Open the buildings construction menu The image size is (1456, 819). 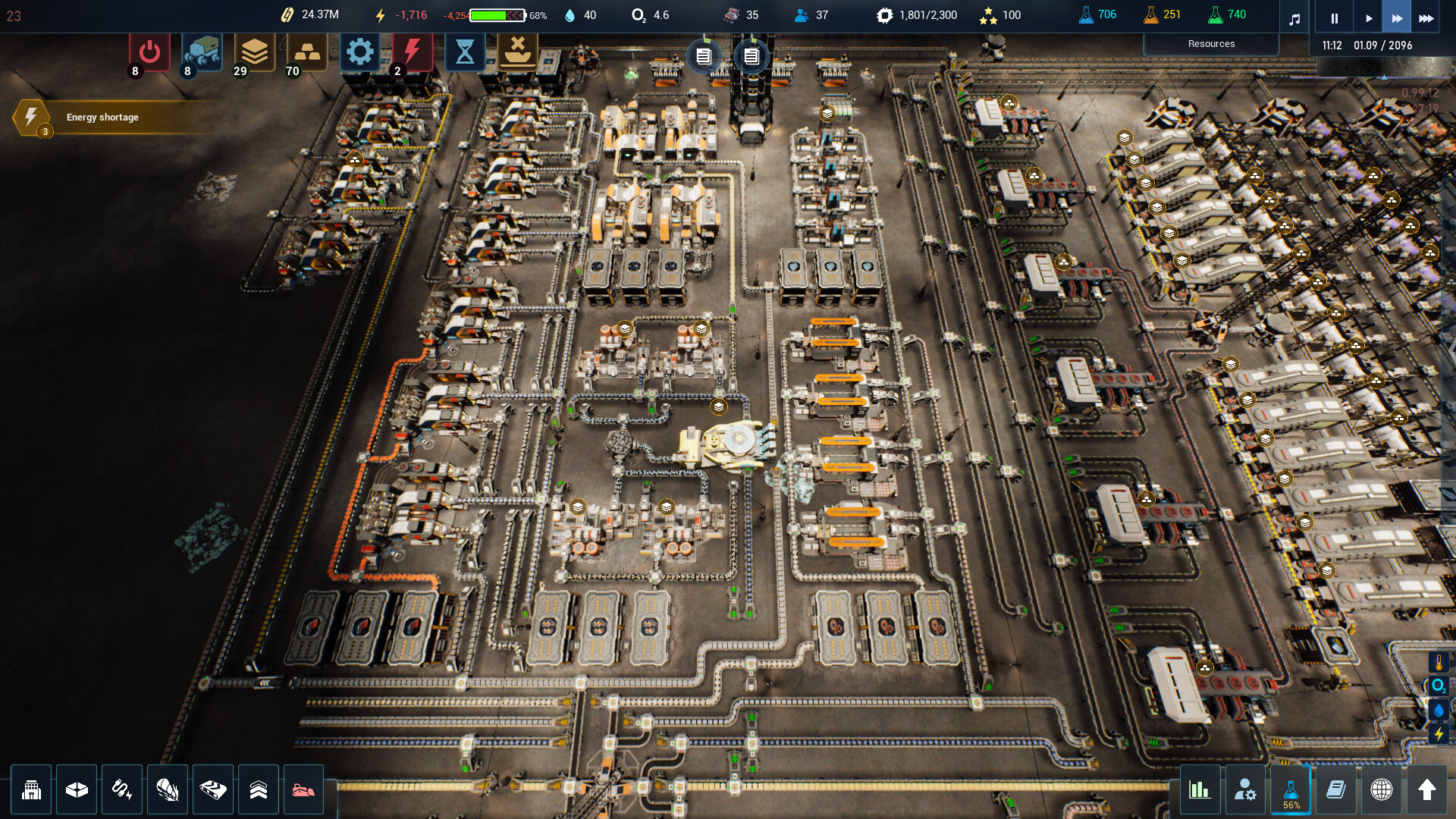[x=31, y=790]
